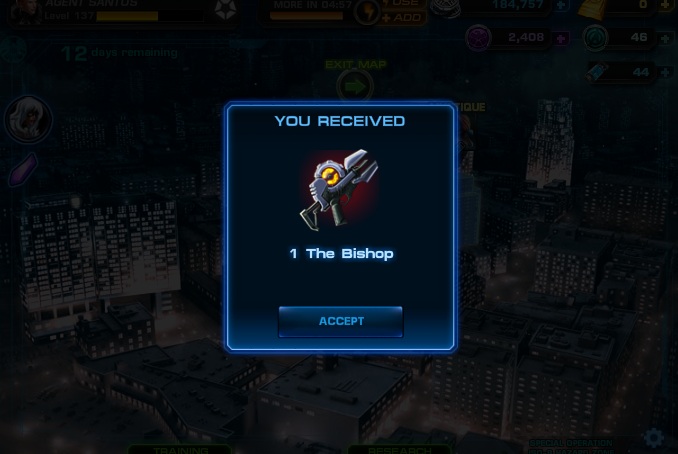Open the Research menu

tap(400, 449)
